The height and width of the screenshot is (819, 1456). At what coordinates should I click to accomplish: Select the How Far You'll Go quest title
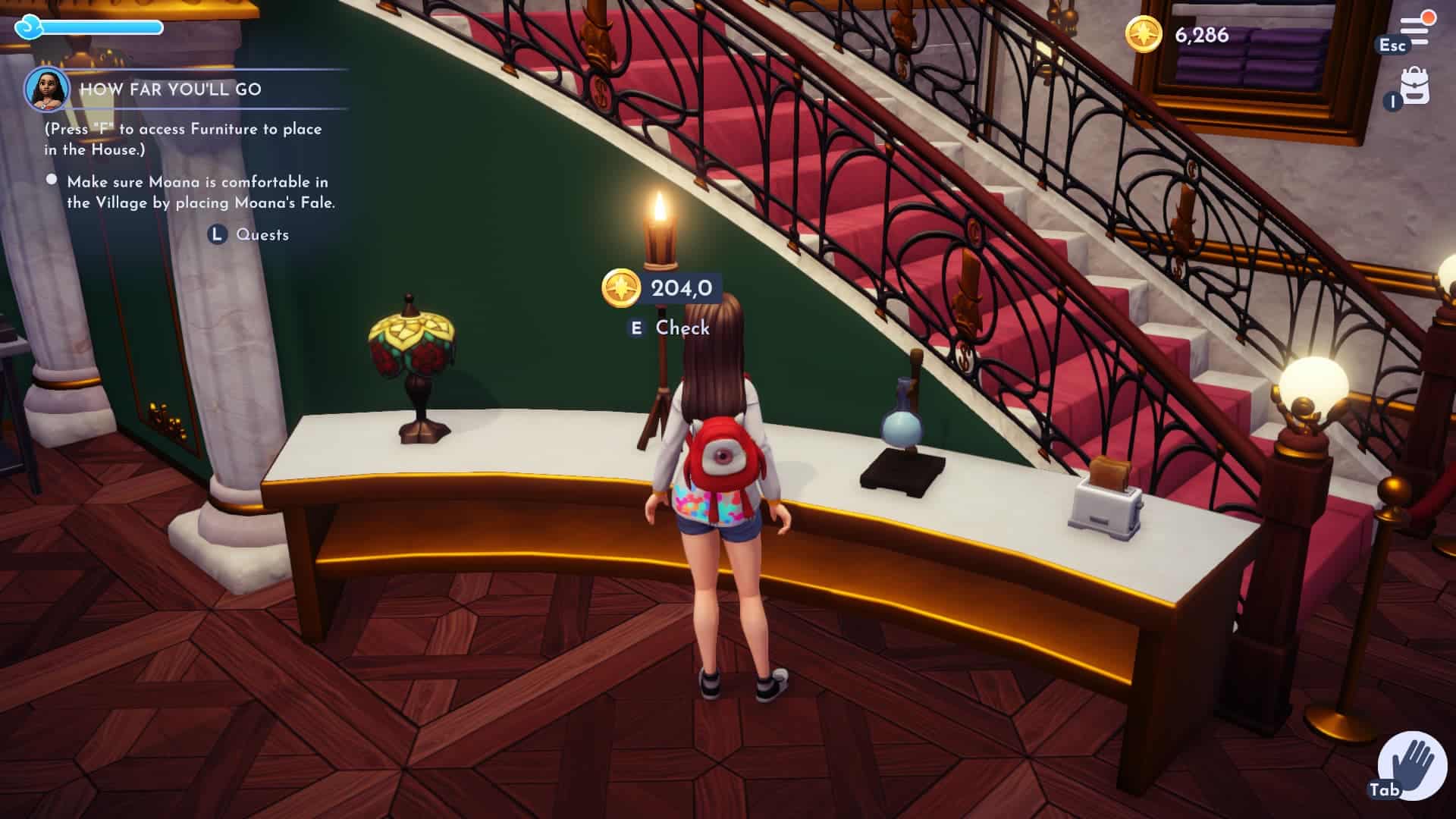click(x=171, y=89)
